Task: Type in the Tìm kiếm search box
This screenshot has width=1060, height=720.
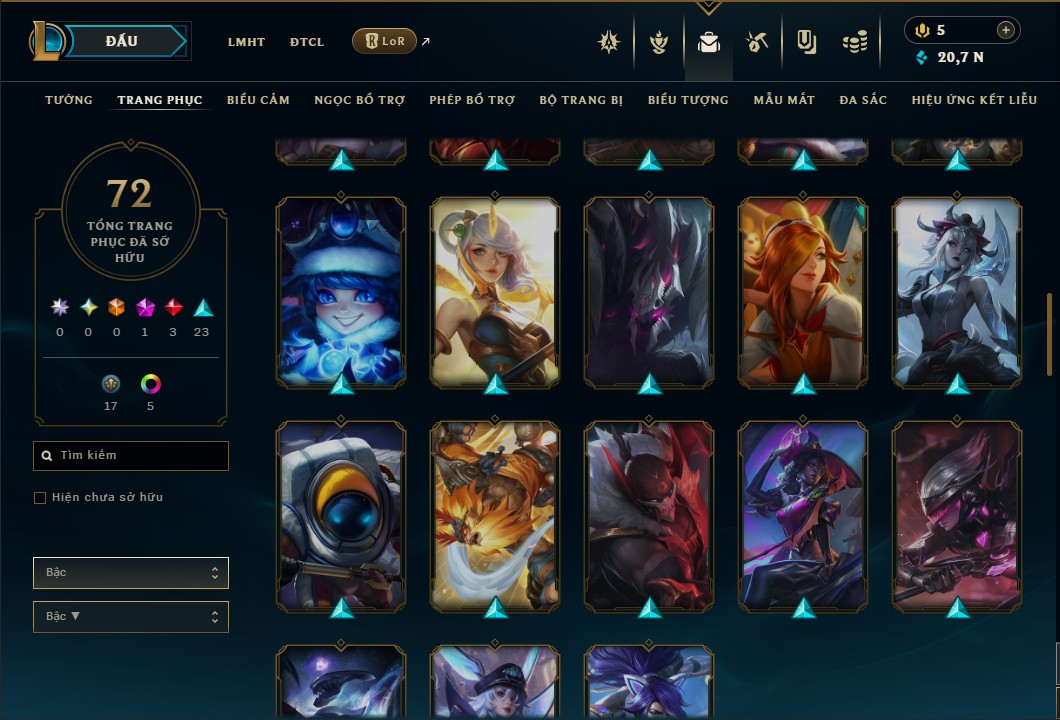Action: coord(131,456)
